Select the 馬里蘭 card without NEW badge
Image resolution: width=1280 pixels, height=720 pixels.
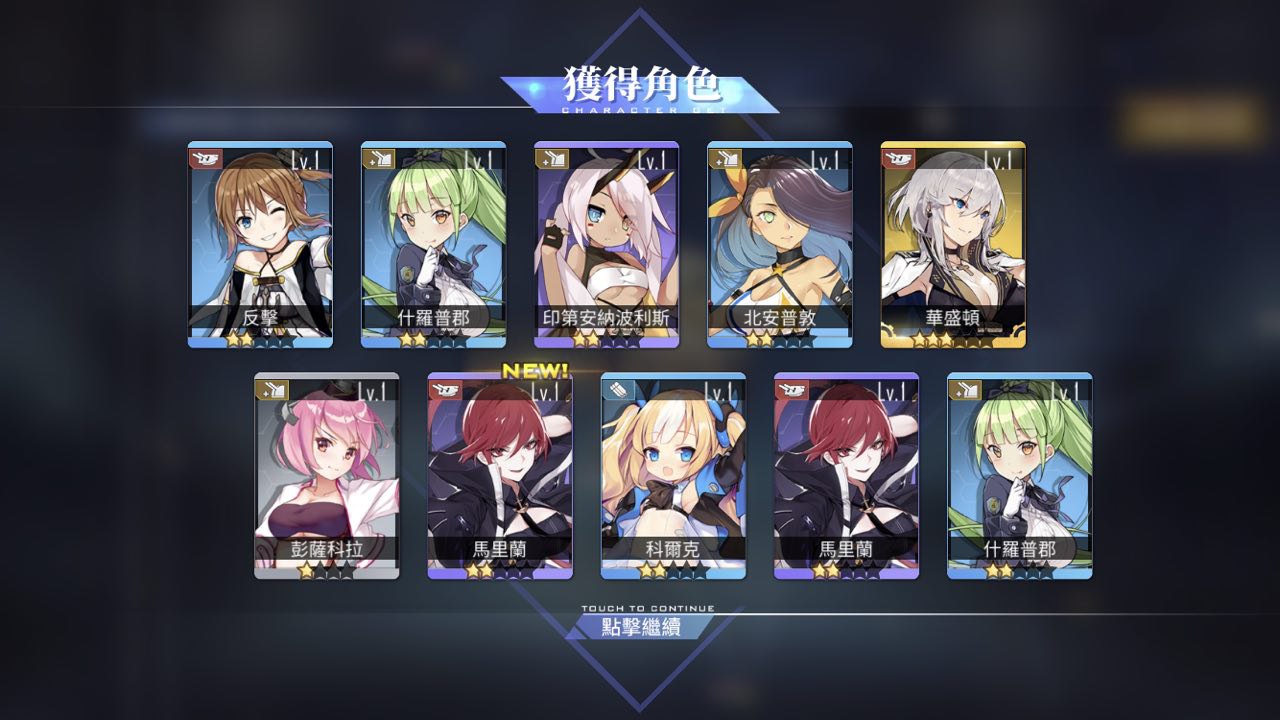(845, 476)
